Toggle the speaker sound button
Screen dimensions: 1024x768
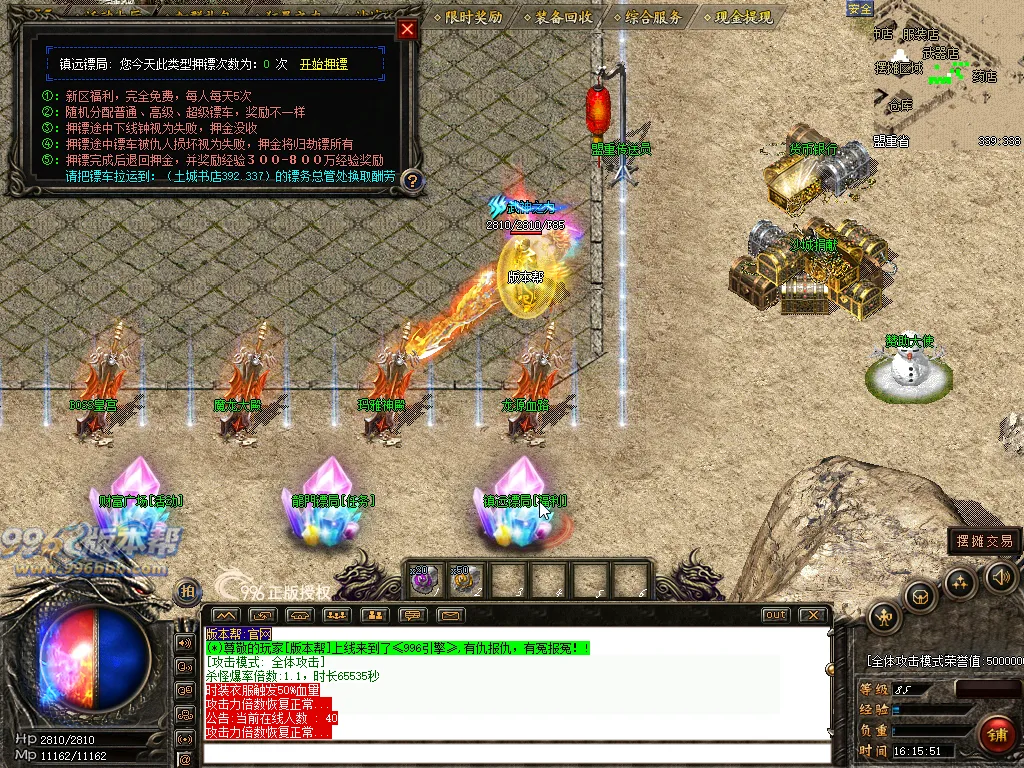pos(1000,576)
